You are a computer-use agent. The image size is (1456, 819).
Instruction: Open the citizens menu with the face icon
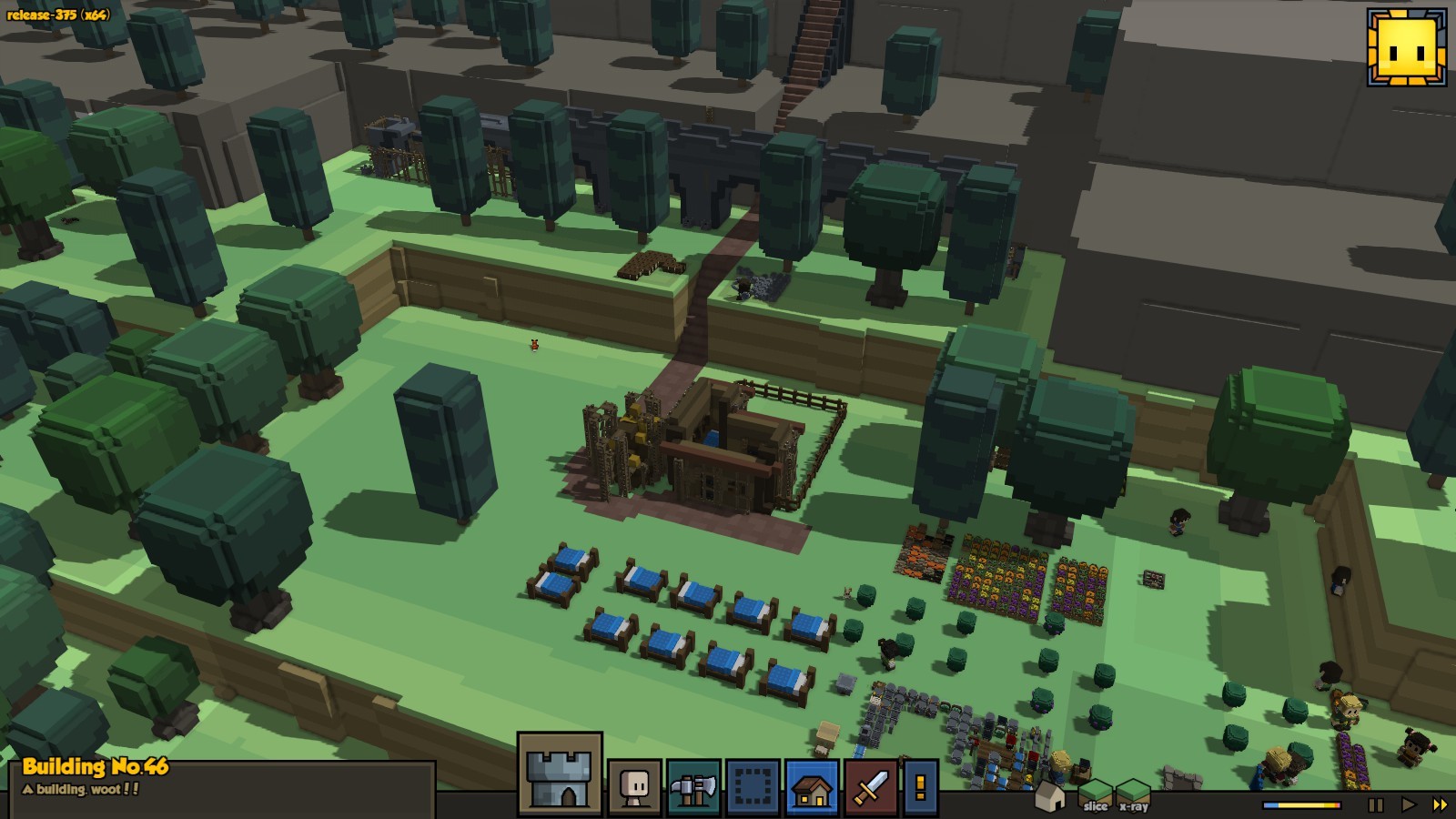click(635, 786)
